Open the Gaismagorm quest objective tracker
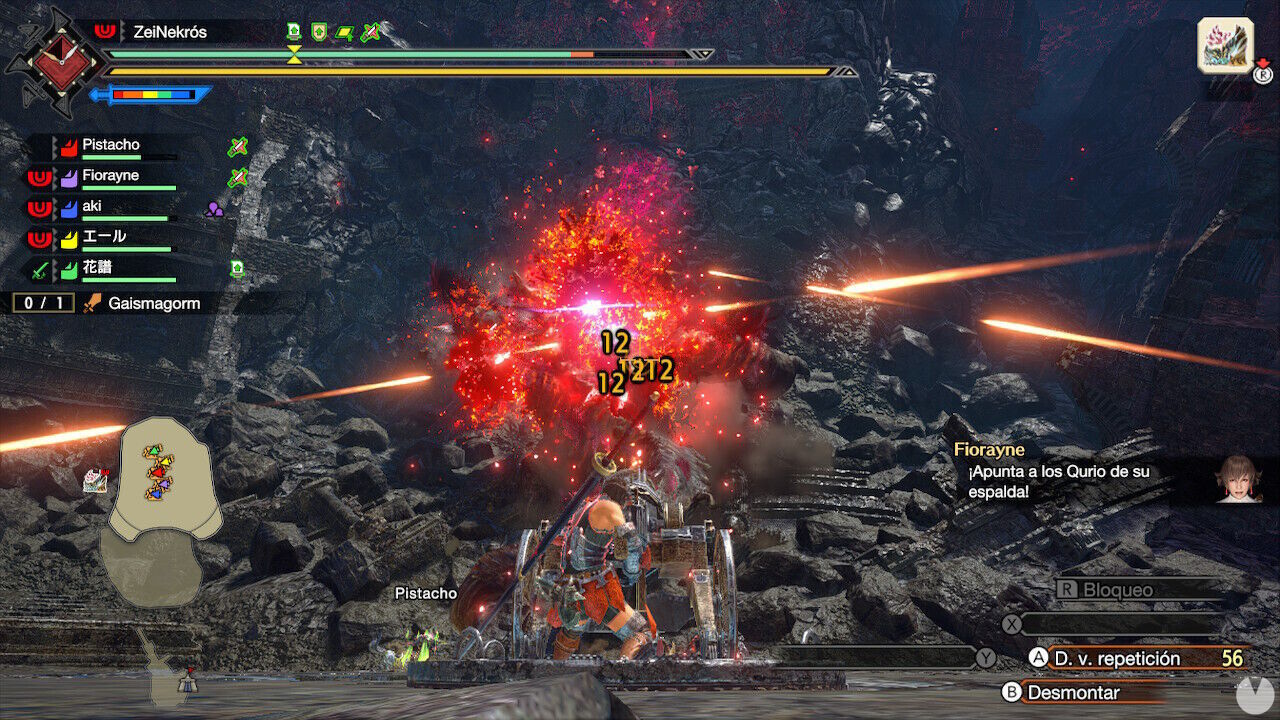 click(x=140, y=303)
